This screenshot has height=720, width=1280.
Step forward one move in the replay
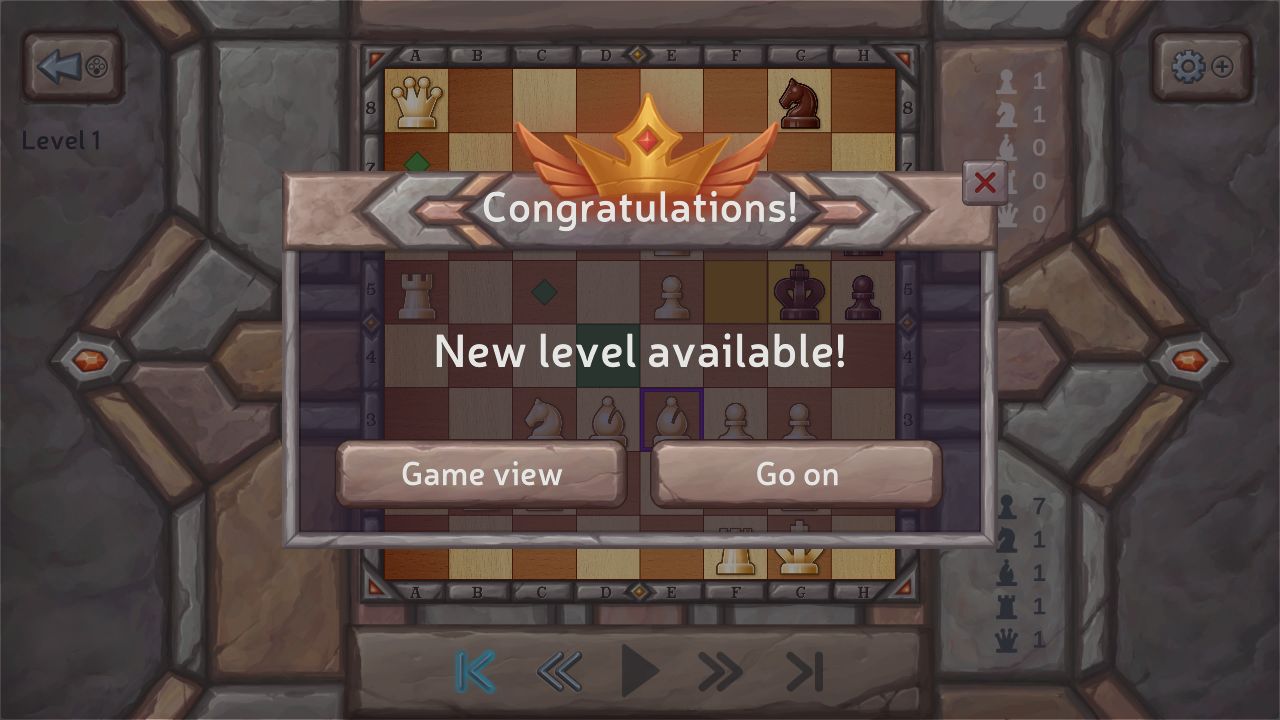tap(717, 672)
